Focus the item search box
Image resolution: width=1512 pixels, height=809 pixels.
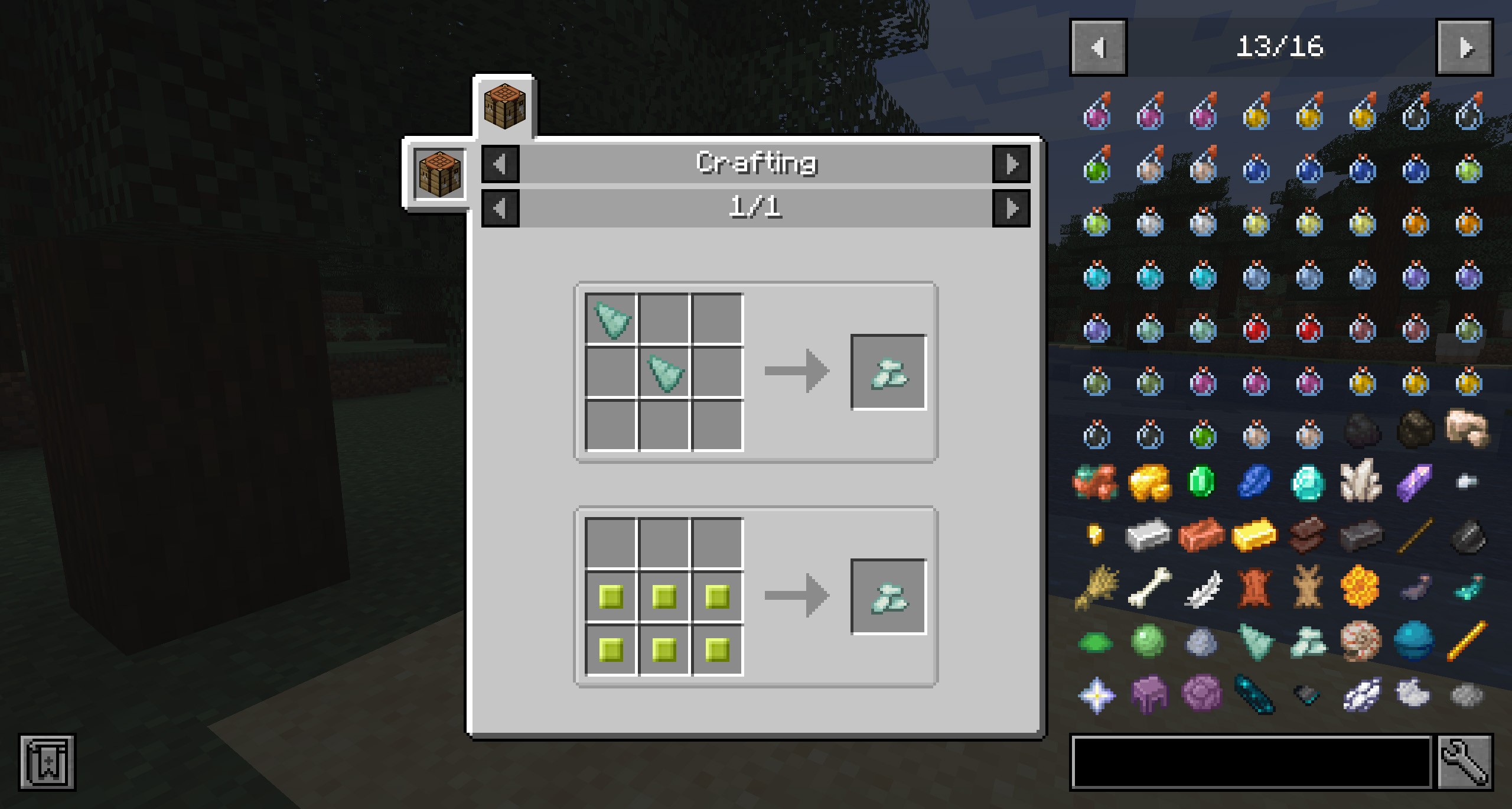[x=1251, y=762]
